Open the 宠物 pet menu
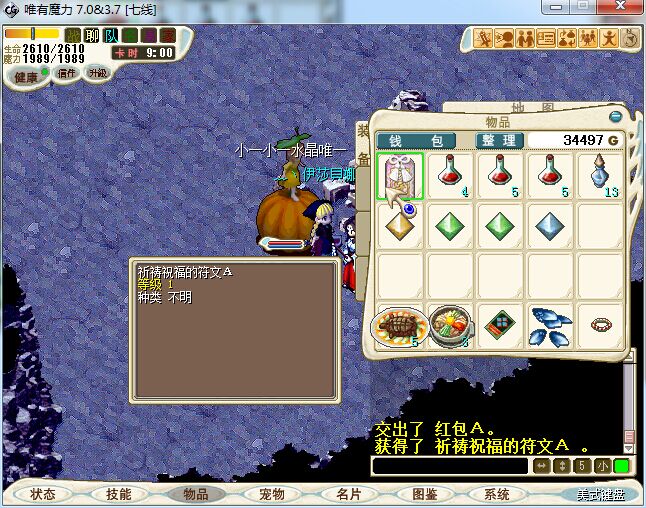The image size is (646, 508). click(x=272, y=494)
